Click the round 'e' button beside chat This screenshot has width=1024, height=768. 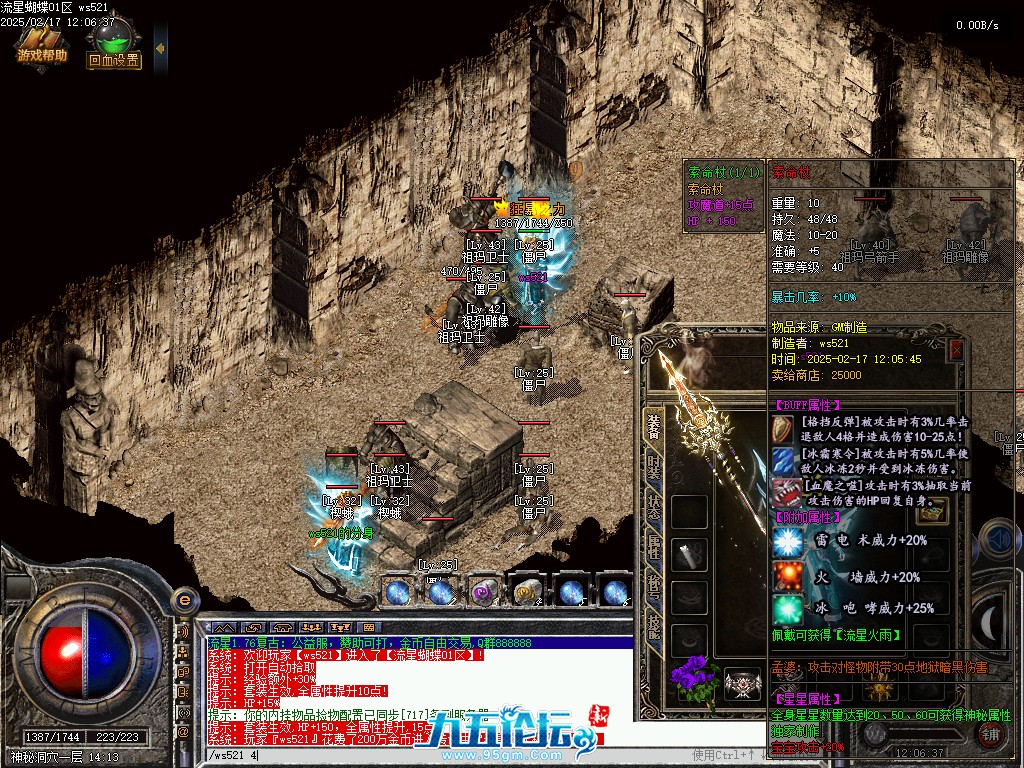(x=183, y=600)
